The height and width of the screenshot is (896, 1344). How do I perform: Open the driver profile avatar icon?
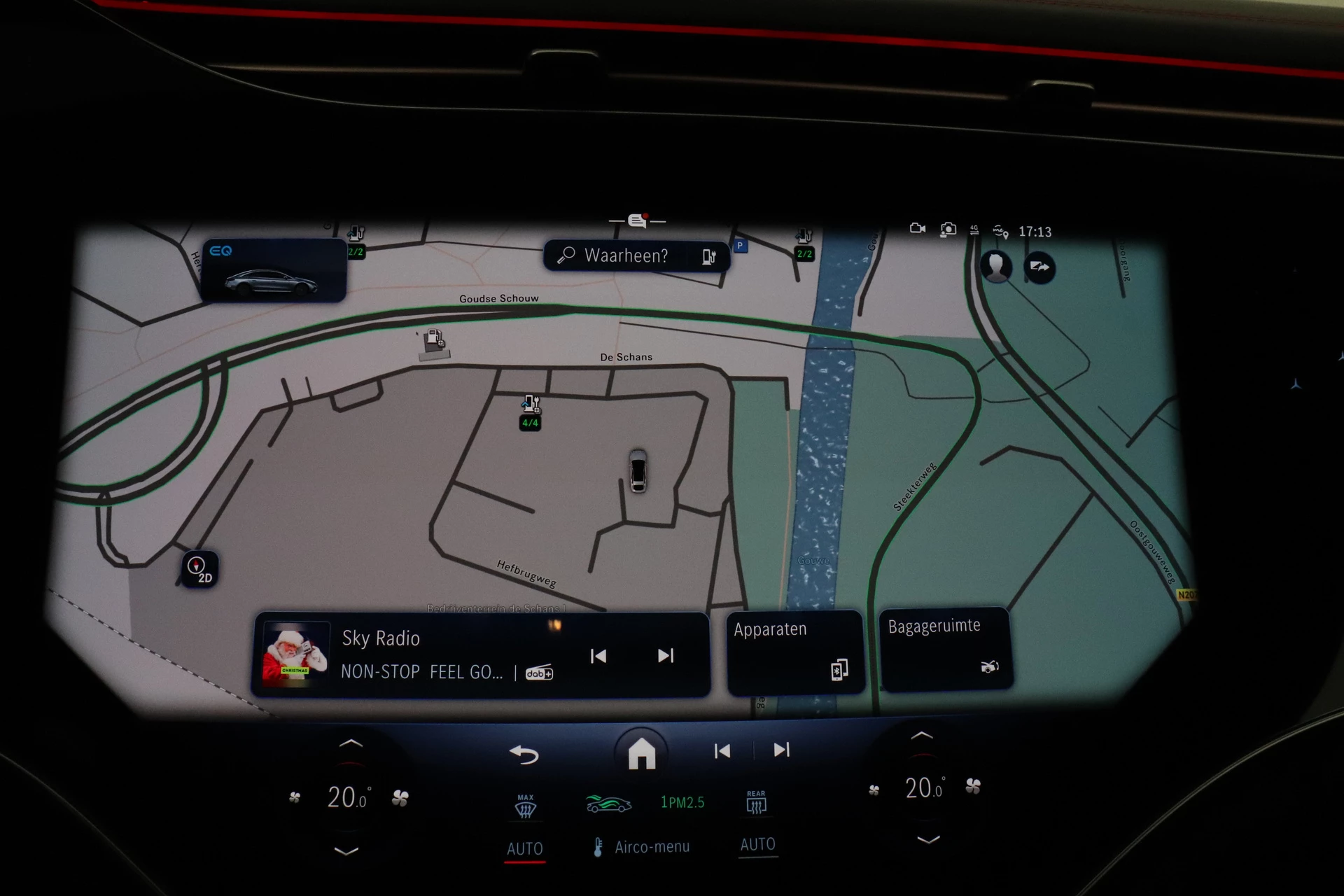tap(997, 267)
